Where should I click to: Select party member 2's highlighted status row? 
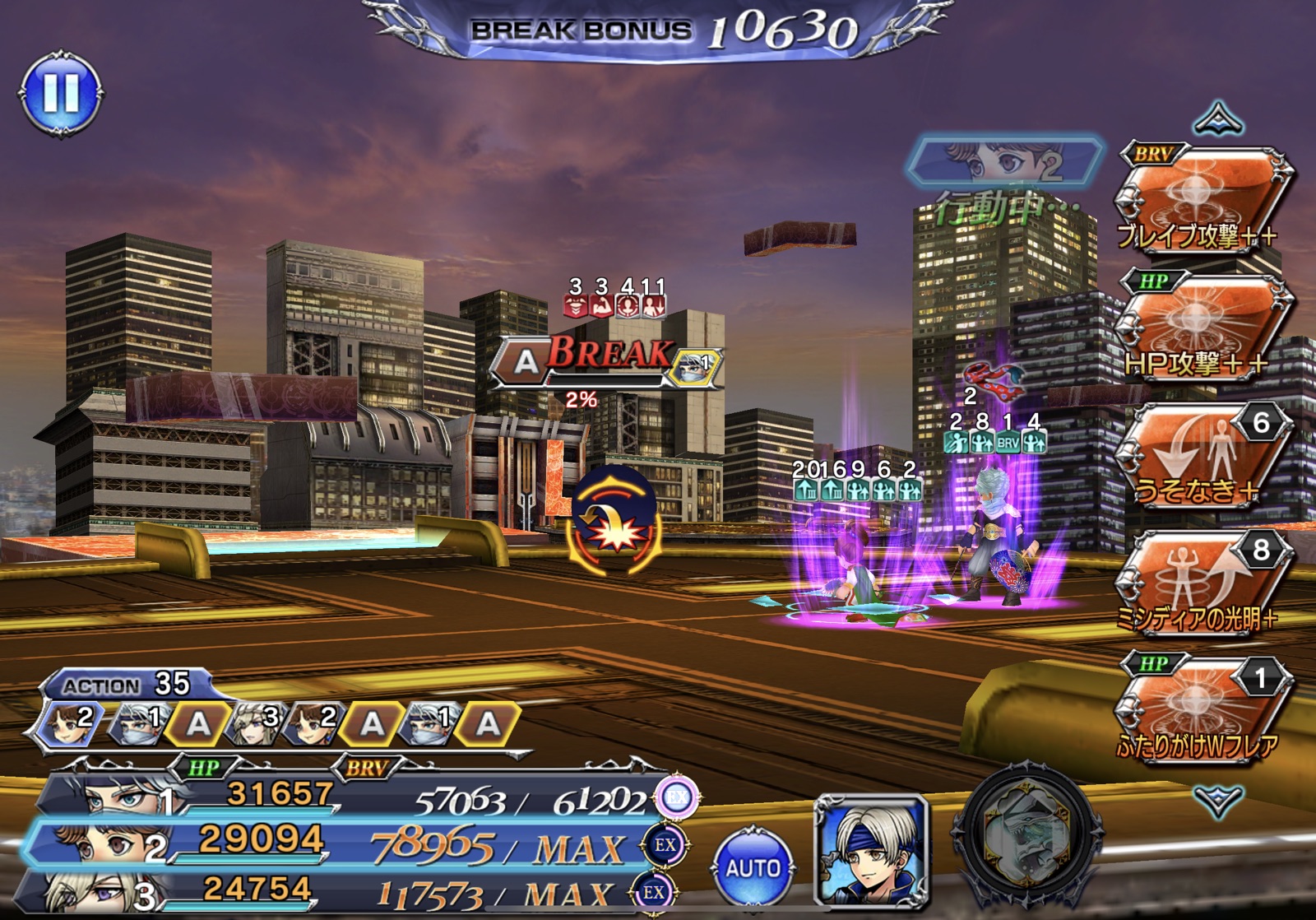345,843
